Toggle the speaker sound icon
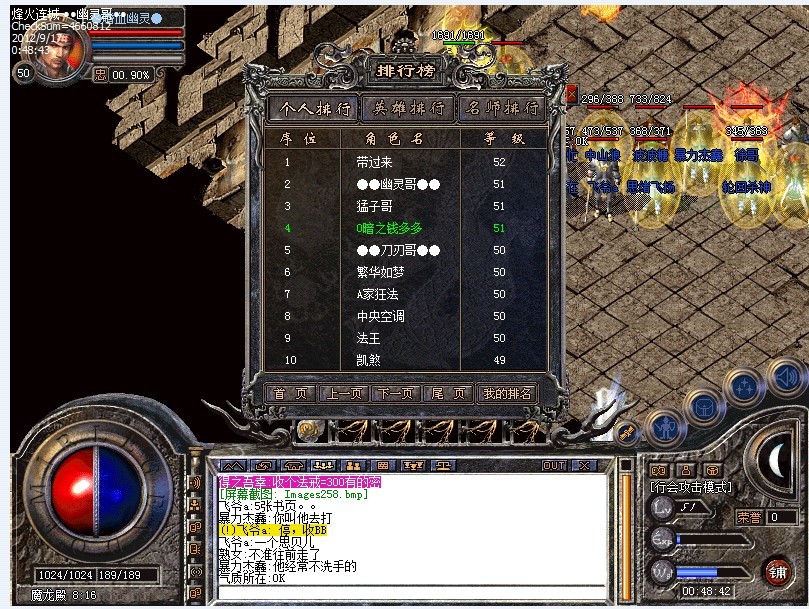Viewport: 809px width, 609px height. click(x=787, y=376)
